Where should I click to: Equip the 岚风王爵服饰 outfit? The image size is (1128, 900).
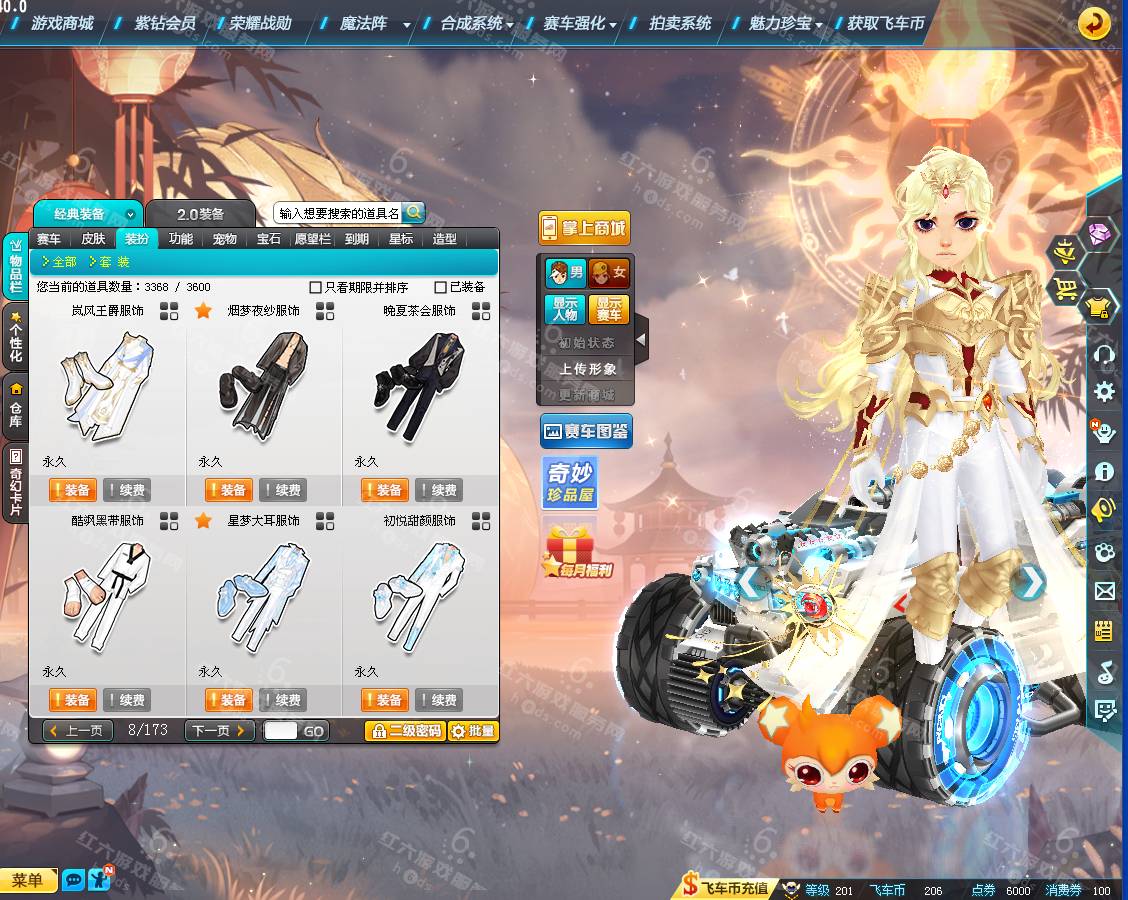[x=72, y=490]
